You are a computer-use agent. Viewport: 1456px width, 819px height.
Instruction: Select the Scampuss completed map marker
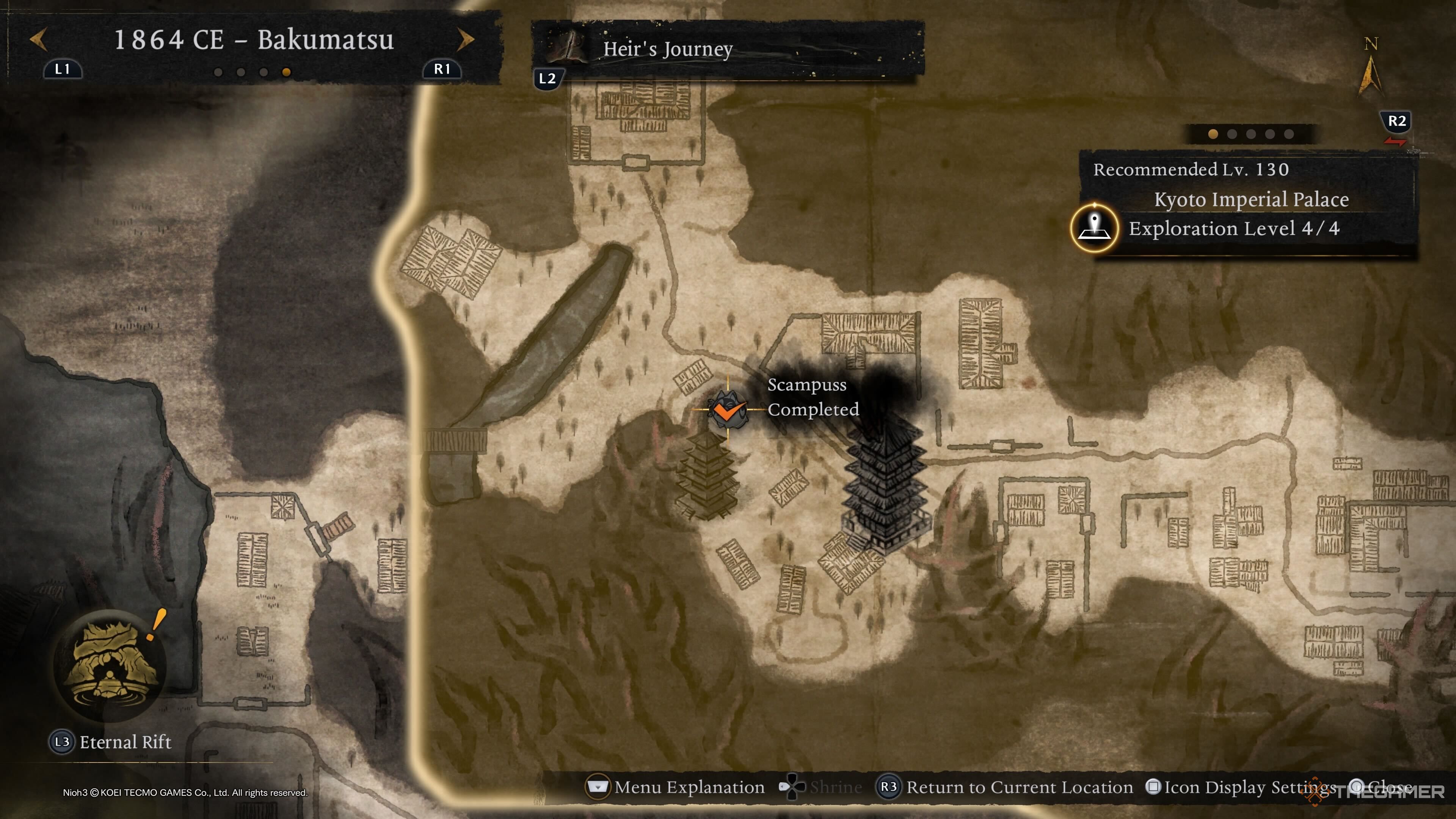coord(728,410)
